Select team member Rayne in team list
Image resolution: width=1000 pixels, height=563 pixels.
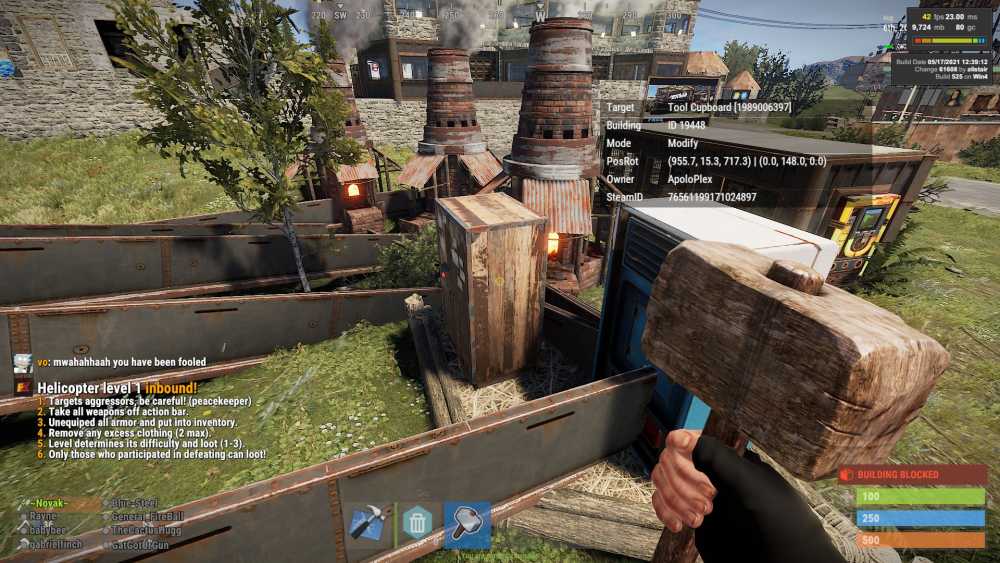(42, 517)
